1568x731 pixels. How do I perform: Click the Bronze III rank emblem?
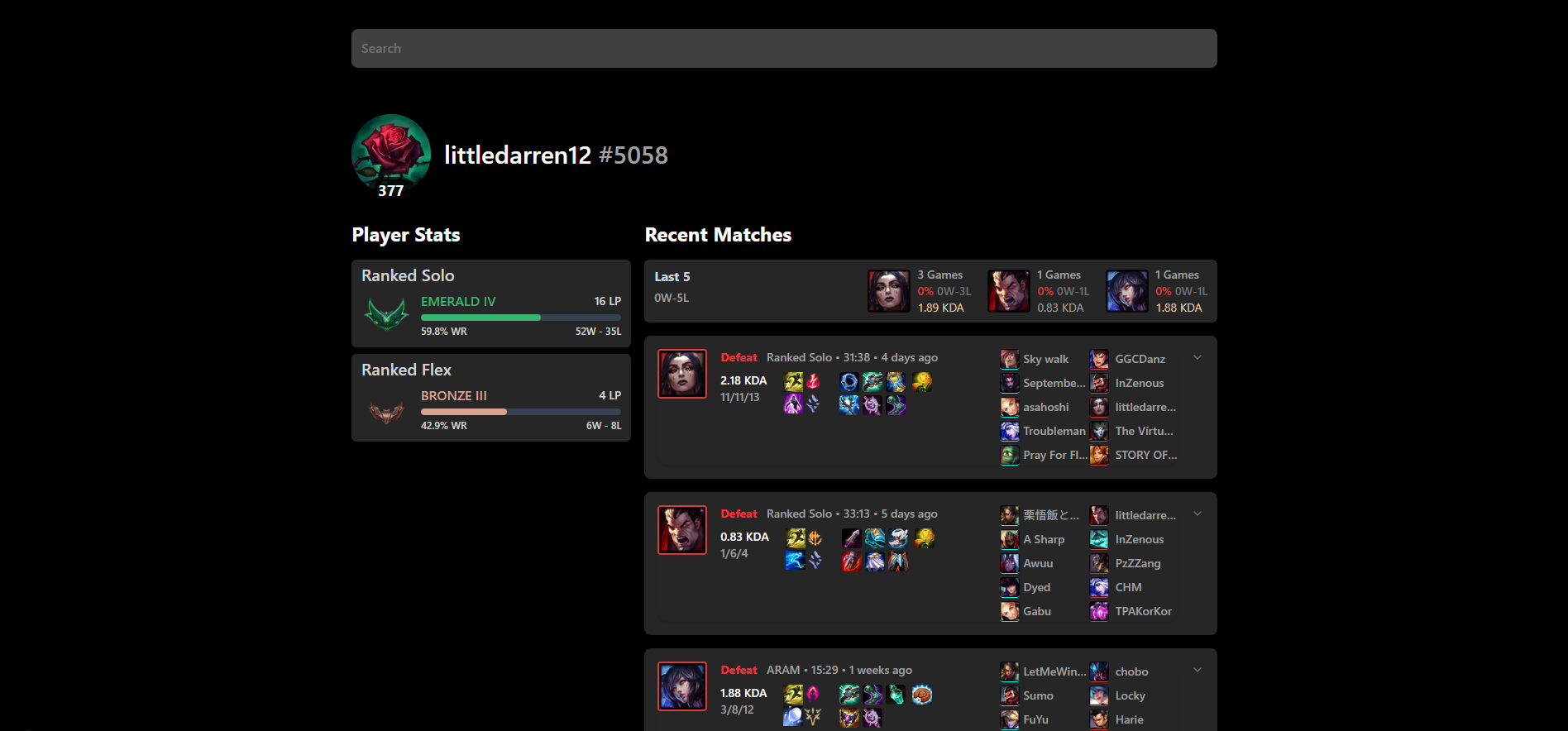386,408
